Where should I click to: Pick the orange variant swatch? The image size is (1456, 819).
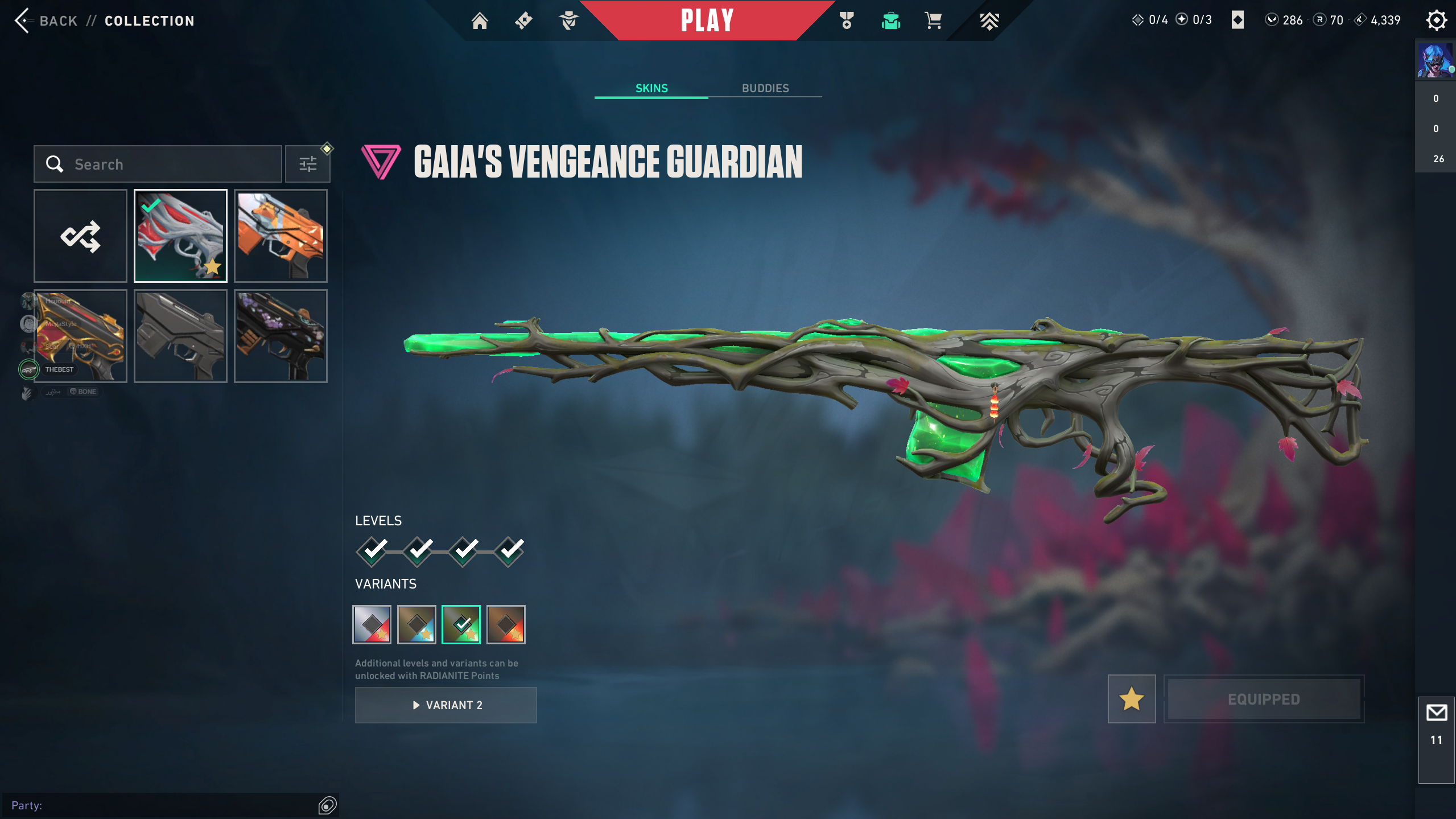pyautogui.click(x=506, y=624)
